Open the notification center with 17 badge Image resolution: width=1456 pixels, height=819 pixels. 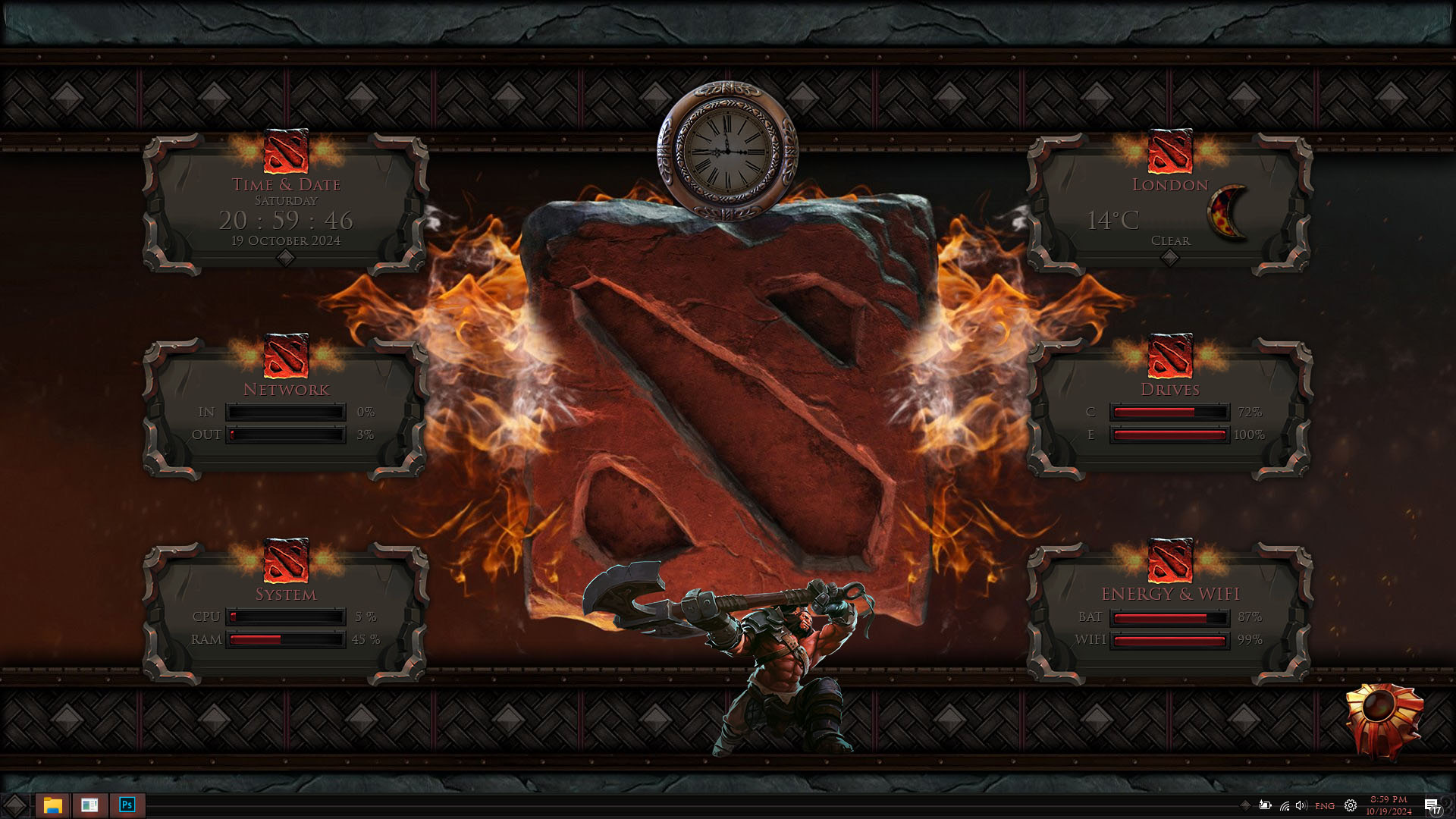tap(1432, 806)
